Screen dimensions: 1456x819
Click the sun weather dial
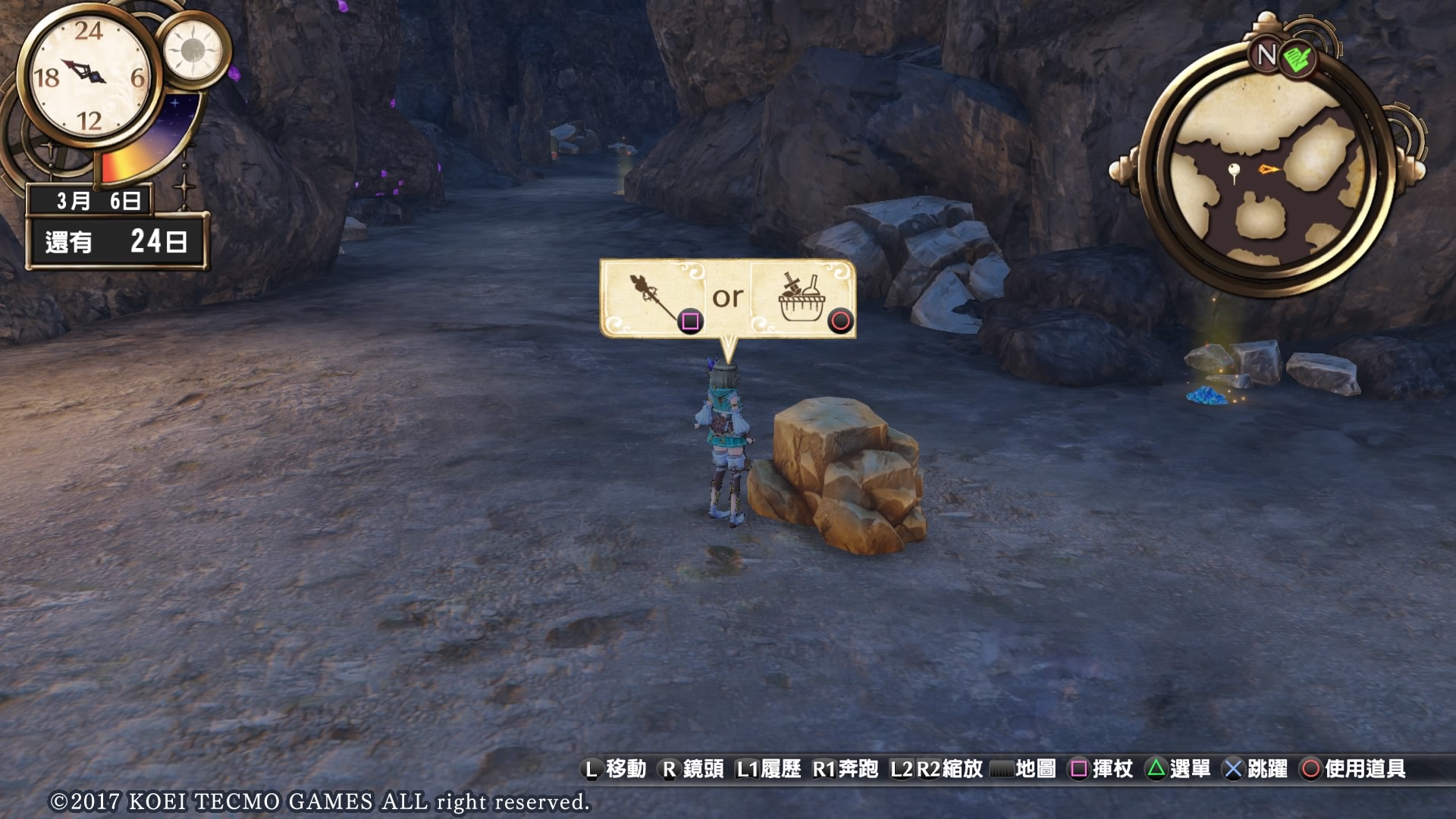(193, 50)
